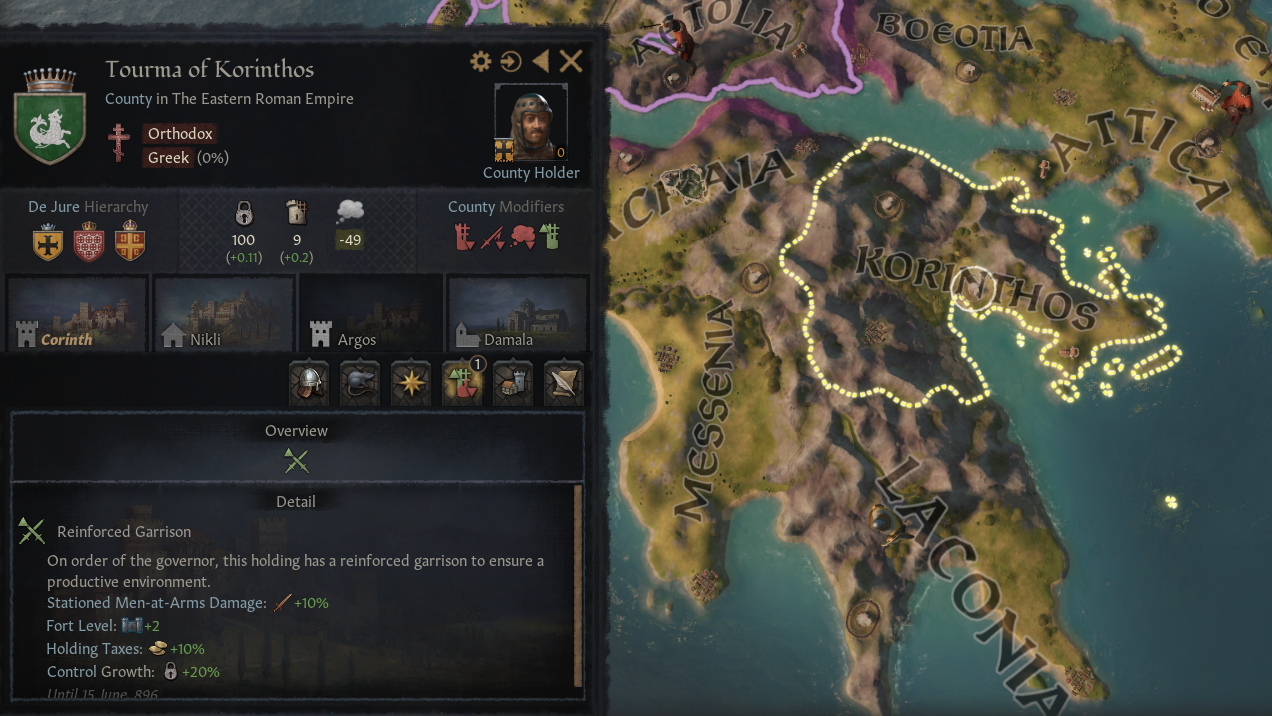Open the Orthodox faith link

tap(180, 134)
